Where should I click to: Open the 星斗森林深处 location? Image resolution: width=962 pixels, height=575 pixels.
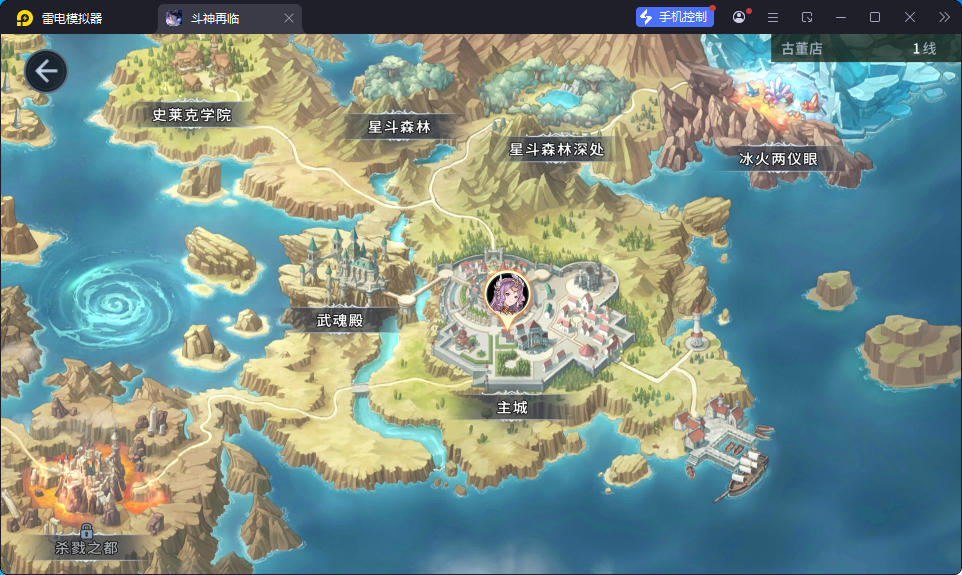pyautogui.click(x=556, y=149)
